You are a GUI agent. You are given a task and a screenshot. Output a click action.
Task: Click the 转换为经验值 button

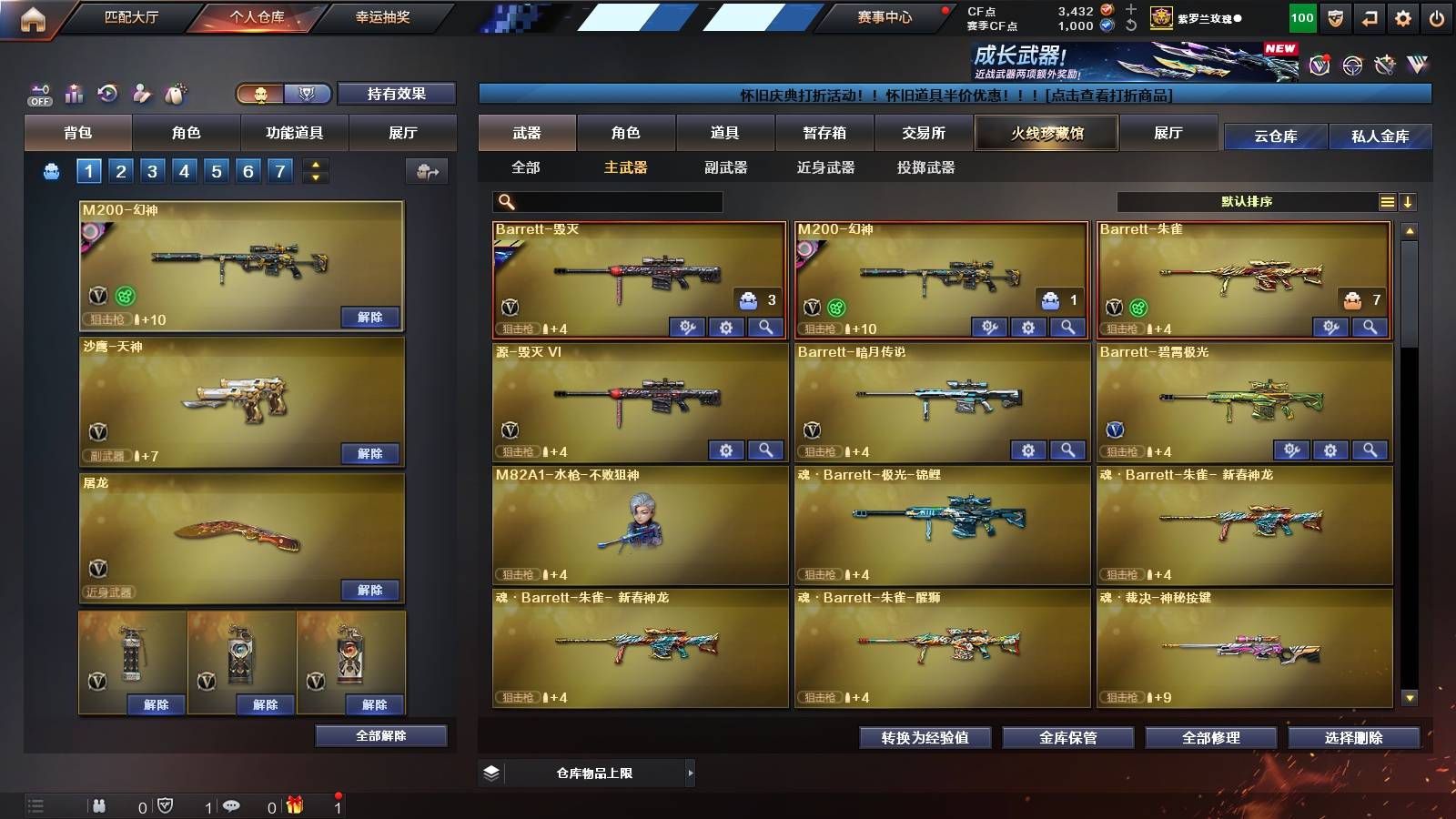tap(926, 739)
